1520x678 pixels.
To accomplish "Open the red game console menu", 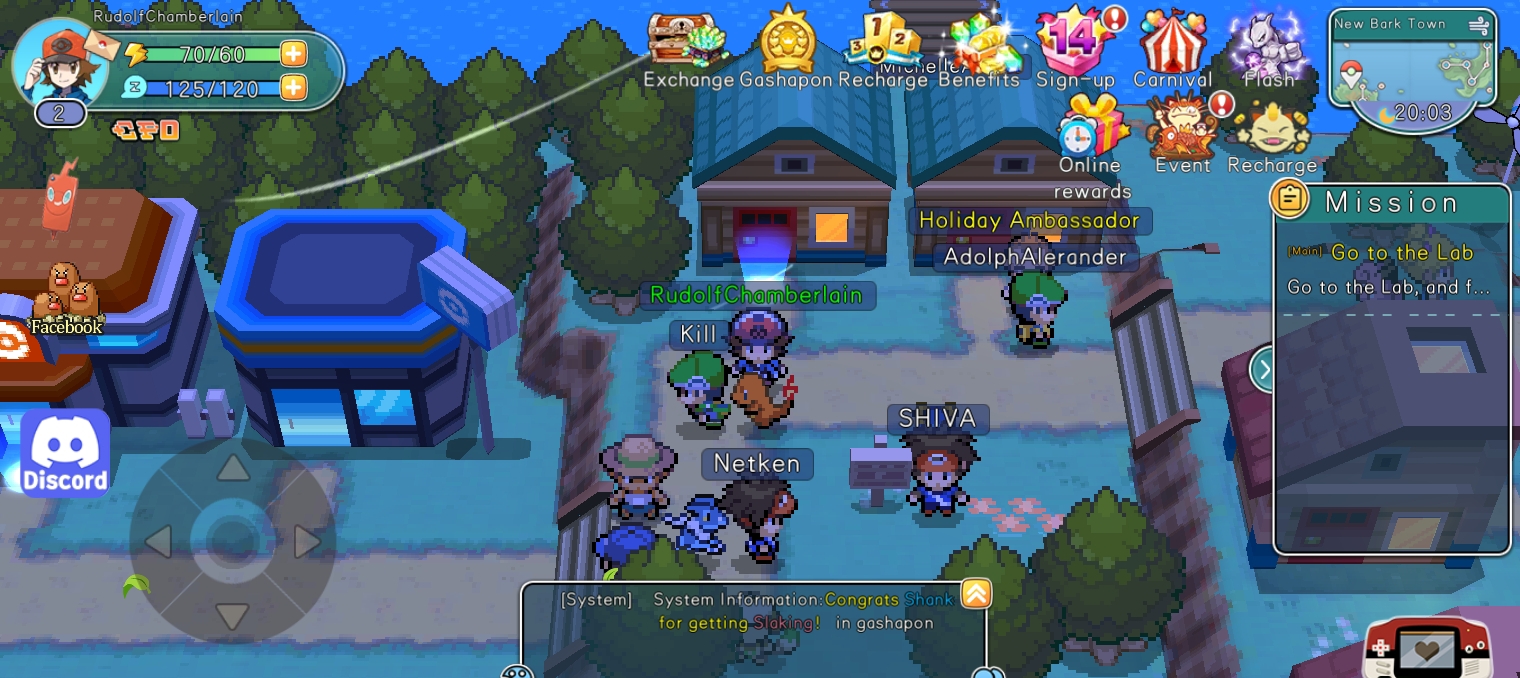I will (1426, 648).
